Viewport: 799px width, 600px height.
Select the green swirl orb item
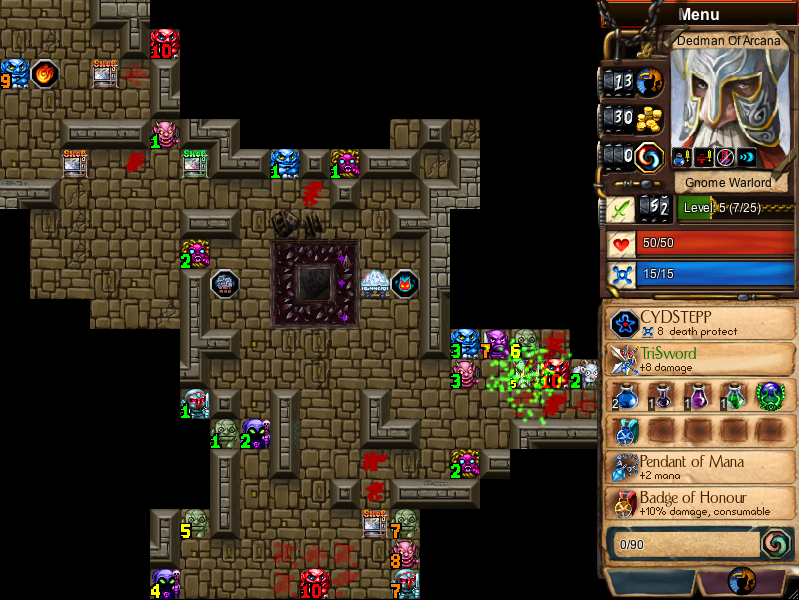[x=769, y=394]
